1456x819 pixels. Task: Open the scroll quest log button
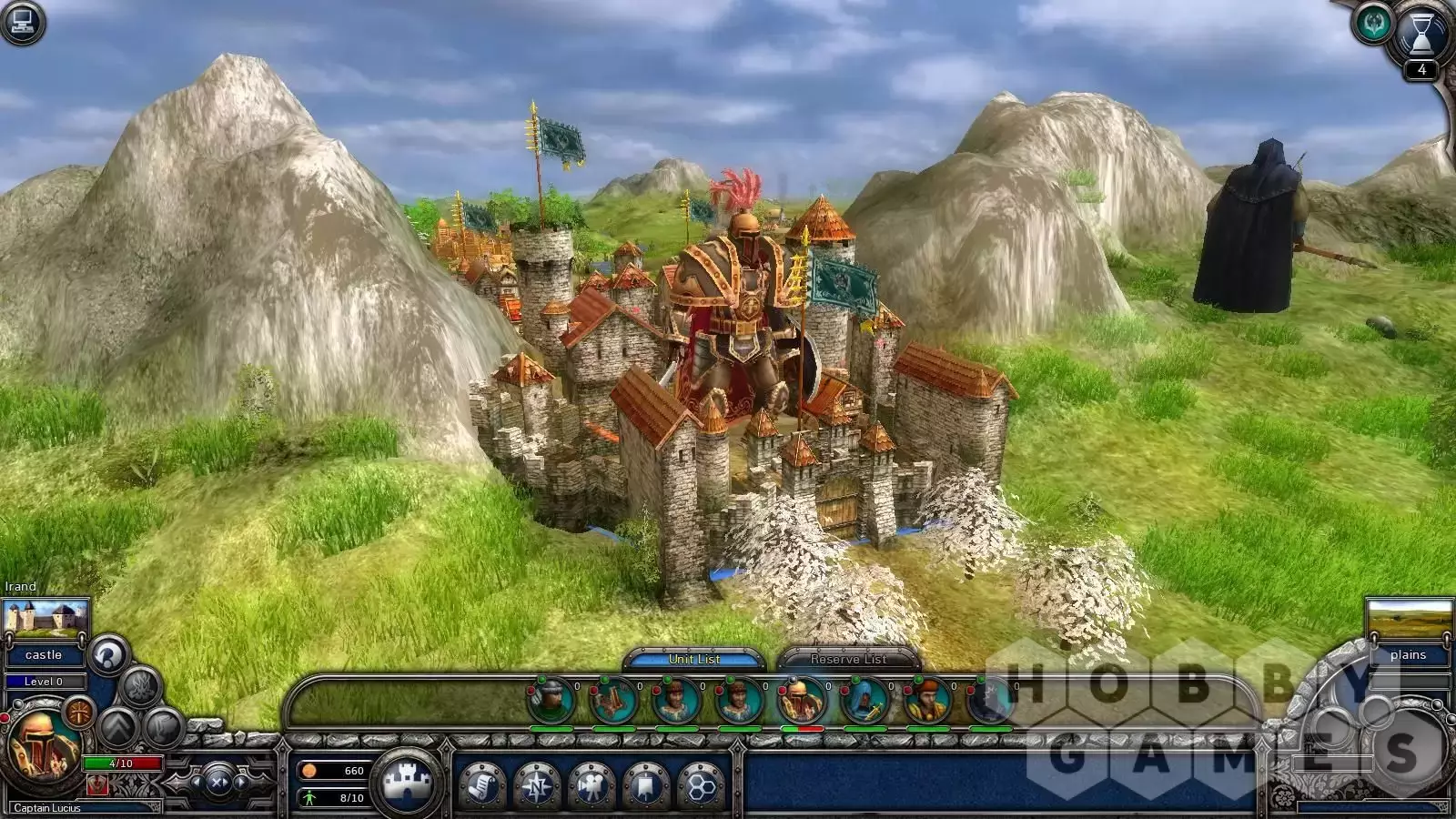click(481, 784)
